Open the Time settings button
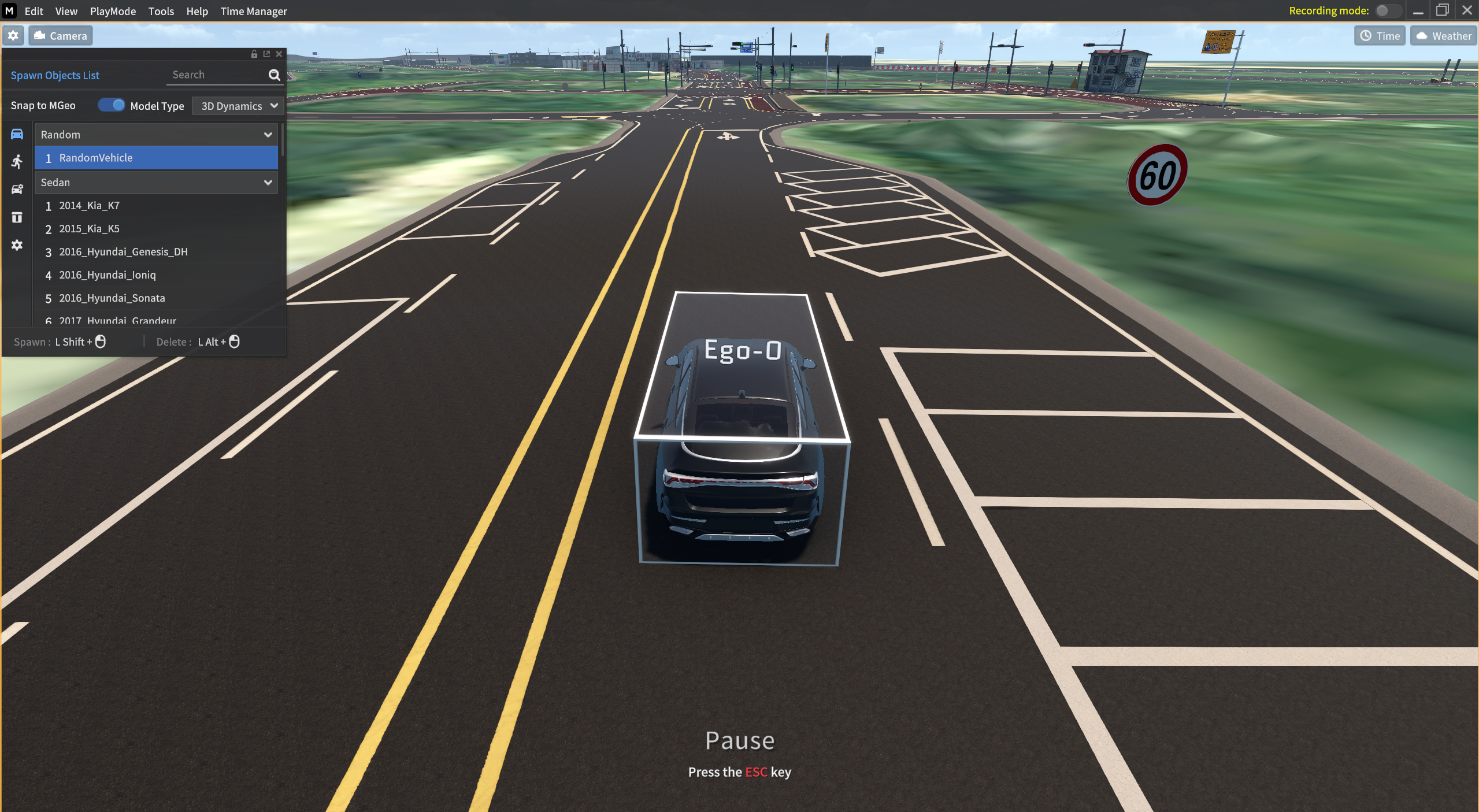The width and height of the screenshot is (1479, 812). [x=1379, y=36]
